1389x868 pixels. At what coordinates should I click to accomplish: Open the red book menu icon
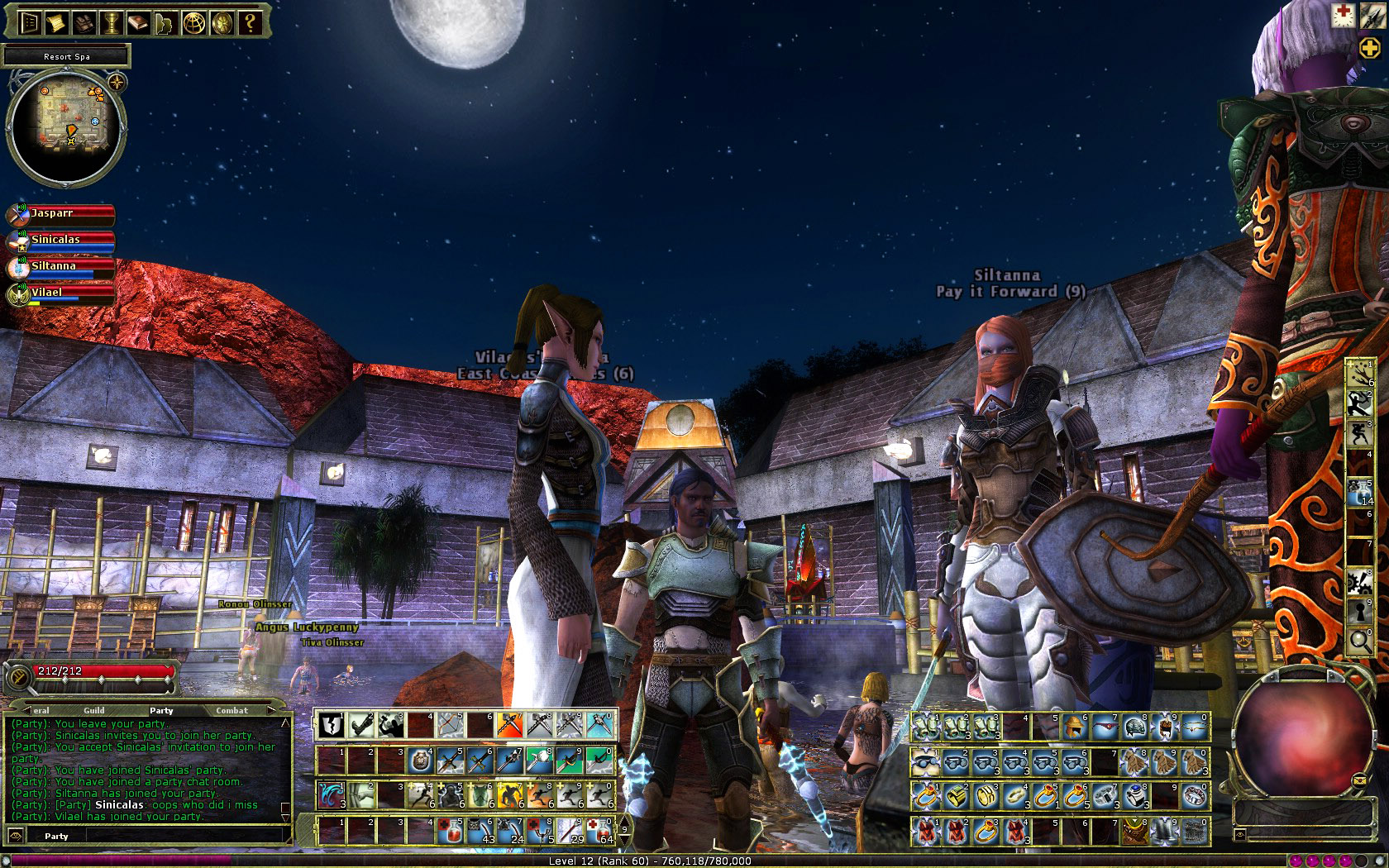[138, 22]
